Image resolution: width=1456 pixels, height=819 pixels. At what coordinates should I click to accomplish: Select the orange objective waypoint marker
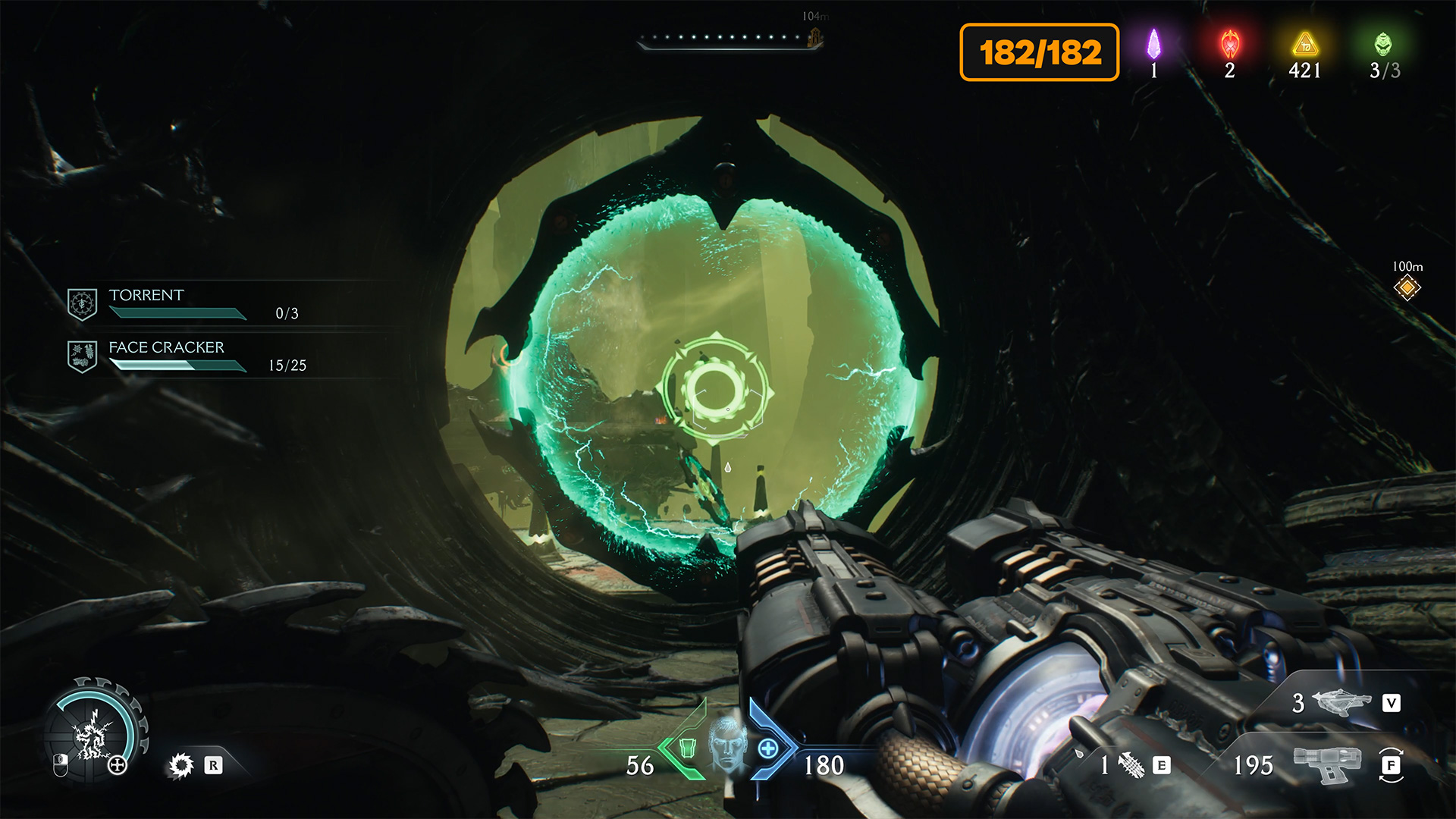(1407, 287)
